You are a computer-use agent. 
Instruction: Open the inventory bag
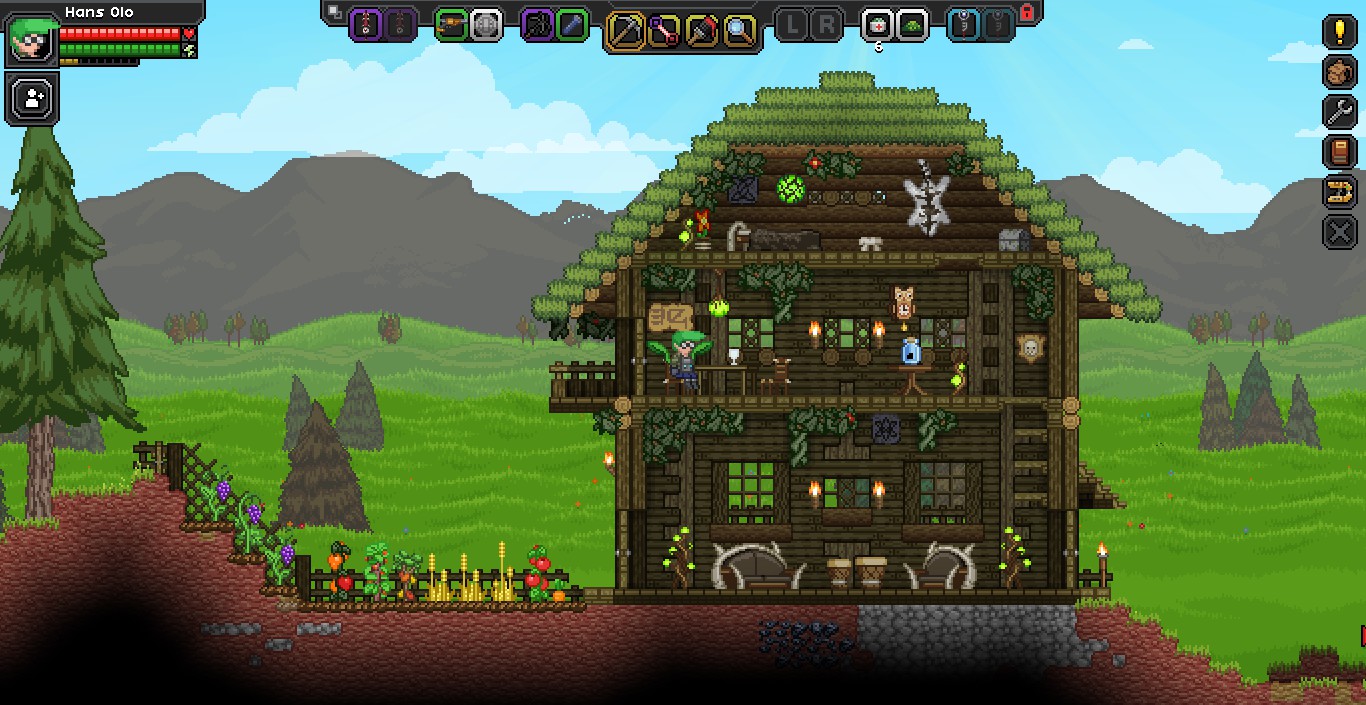pos(1340,72)
